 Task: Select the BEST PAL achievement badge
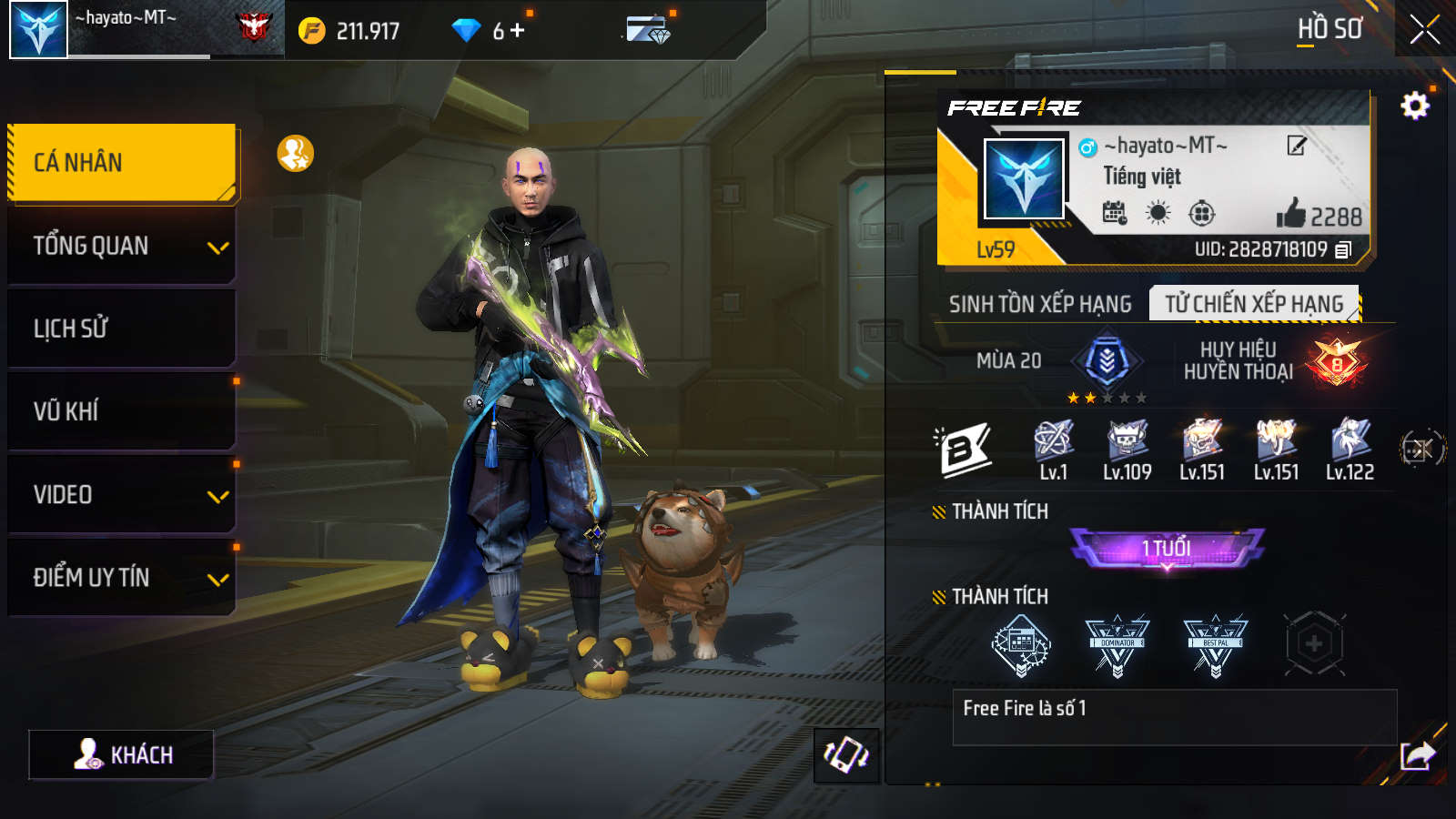coord(1215,645)
